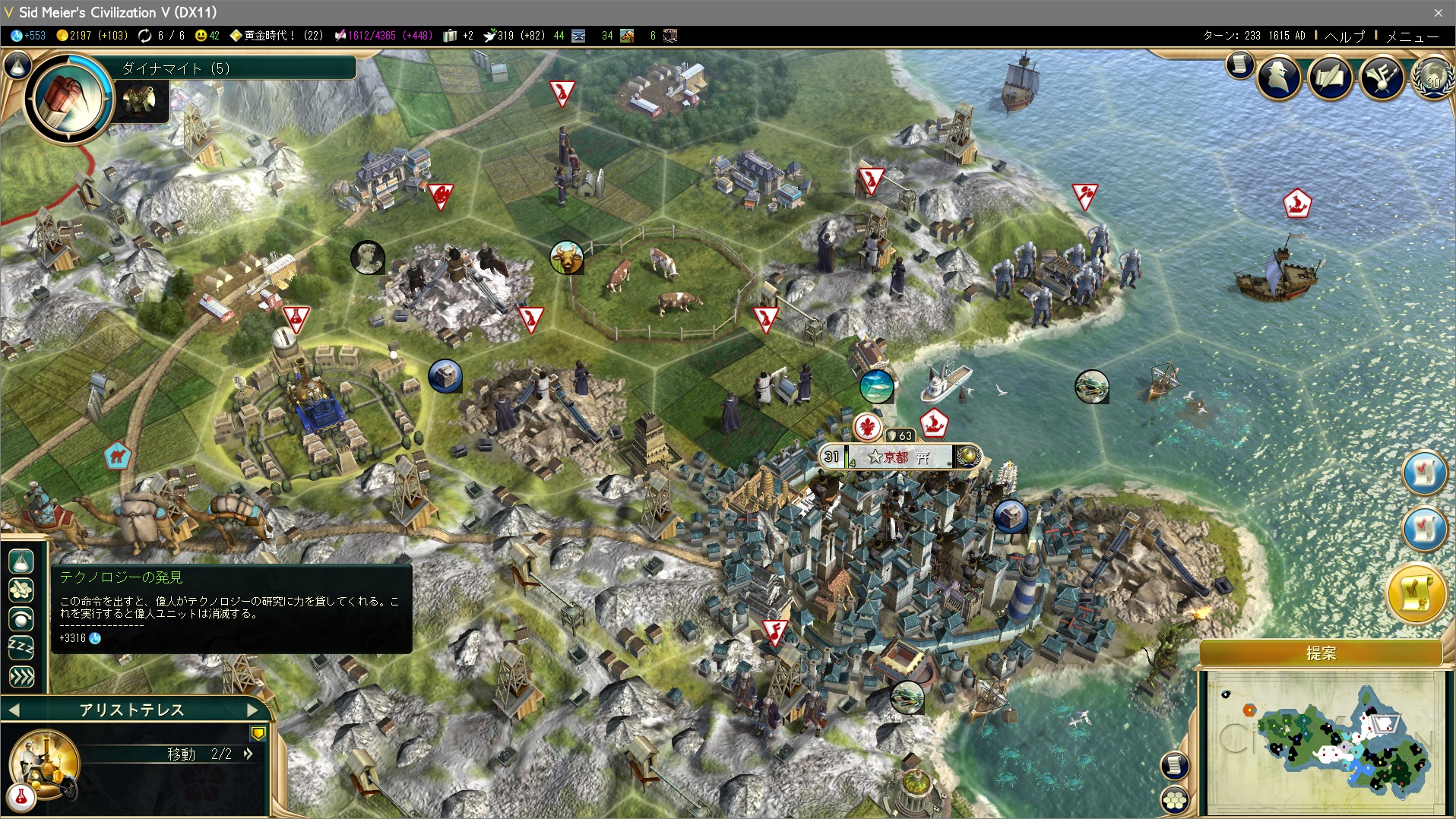
Task: Open the social policies scroll-and-quill icon
Action: [1330, 77]
